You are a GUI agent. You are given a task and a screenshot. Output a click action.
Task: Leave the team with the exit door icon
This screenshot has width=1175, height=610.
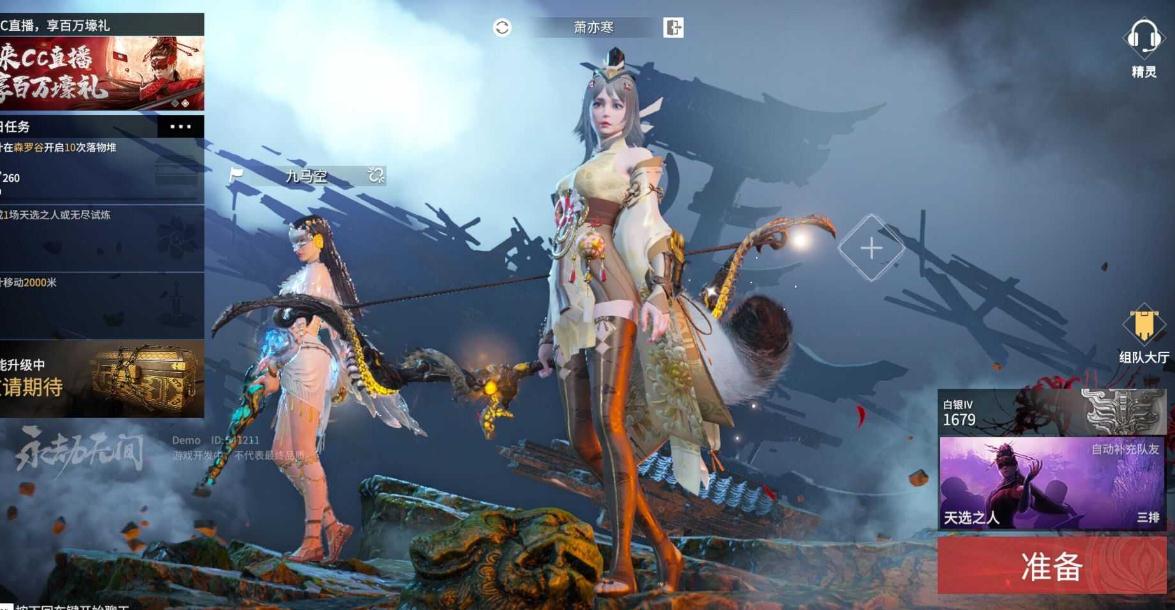674,28
